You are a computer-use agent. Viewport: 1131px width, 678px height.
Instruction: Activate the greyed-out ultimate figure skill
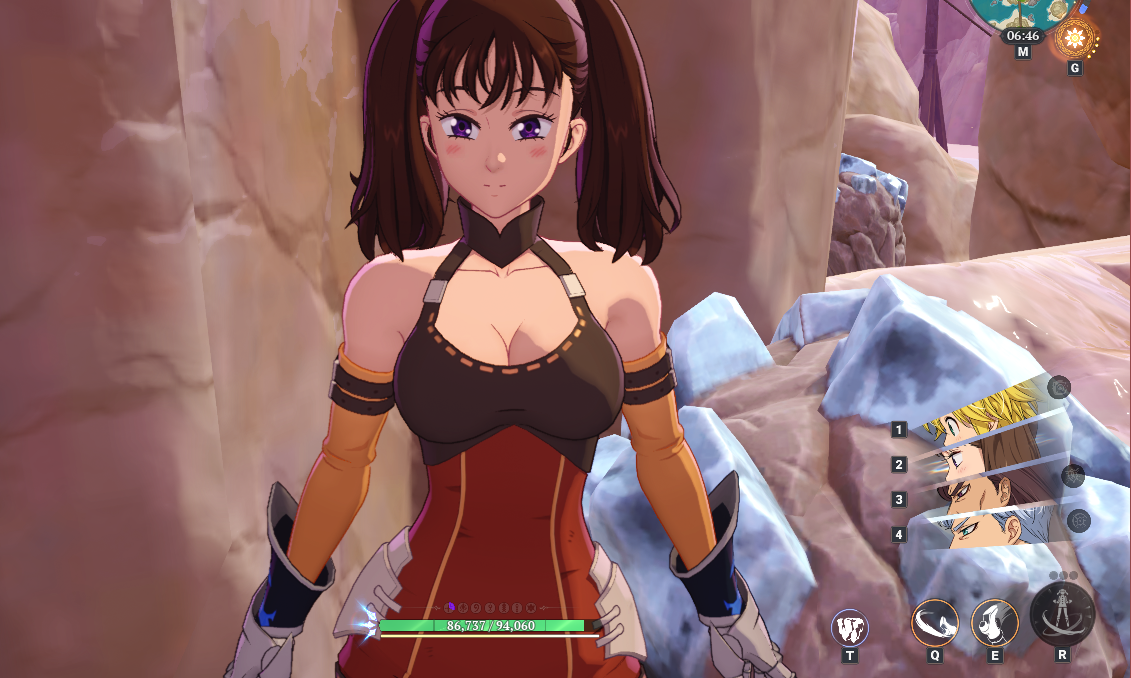(x=1062, y=614)
